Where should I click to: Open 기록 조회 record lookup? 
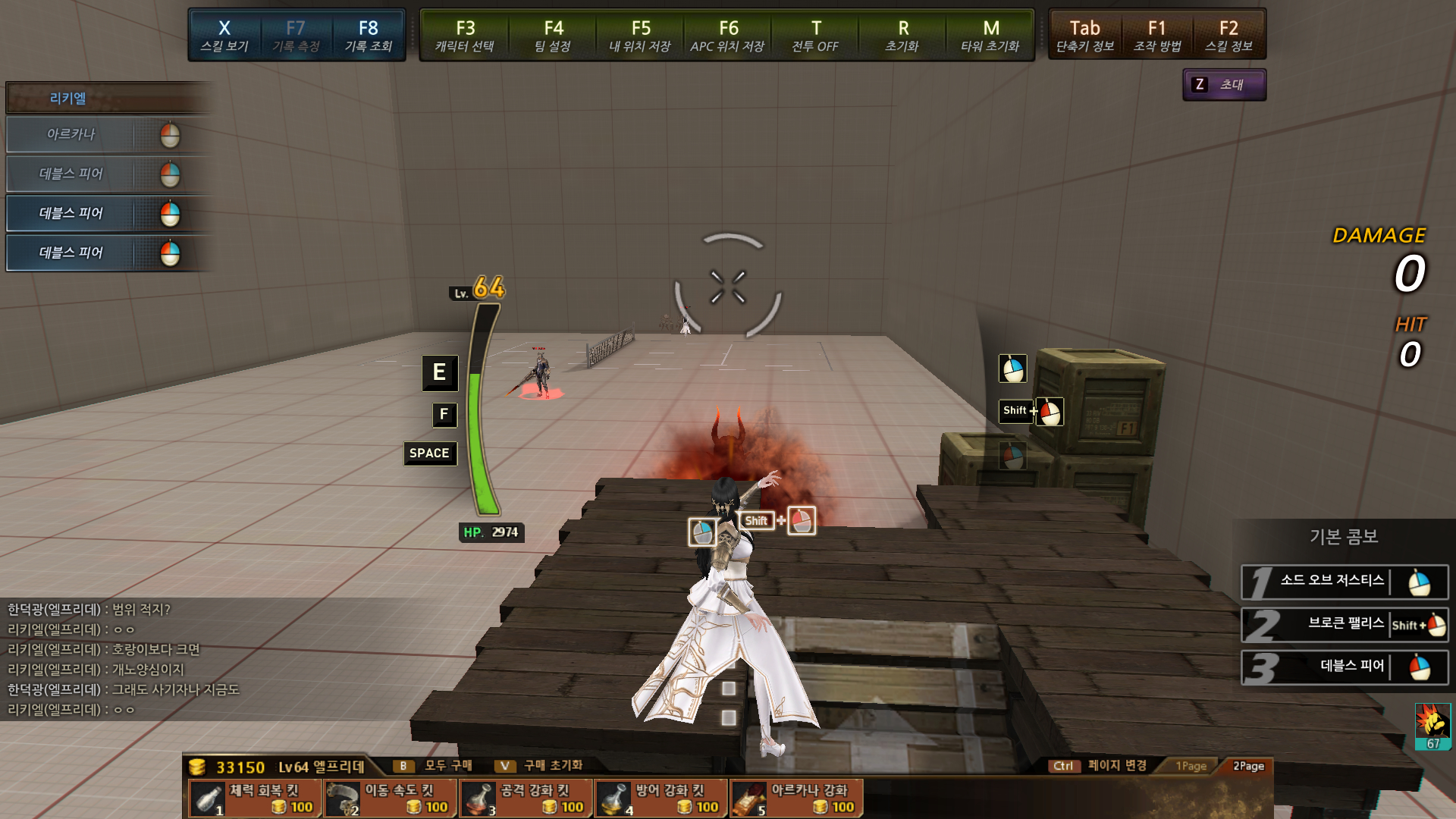pyautogui.click(x=369, y=36)
